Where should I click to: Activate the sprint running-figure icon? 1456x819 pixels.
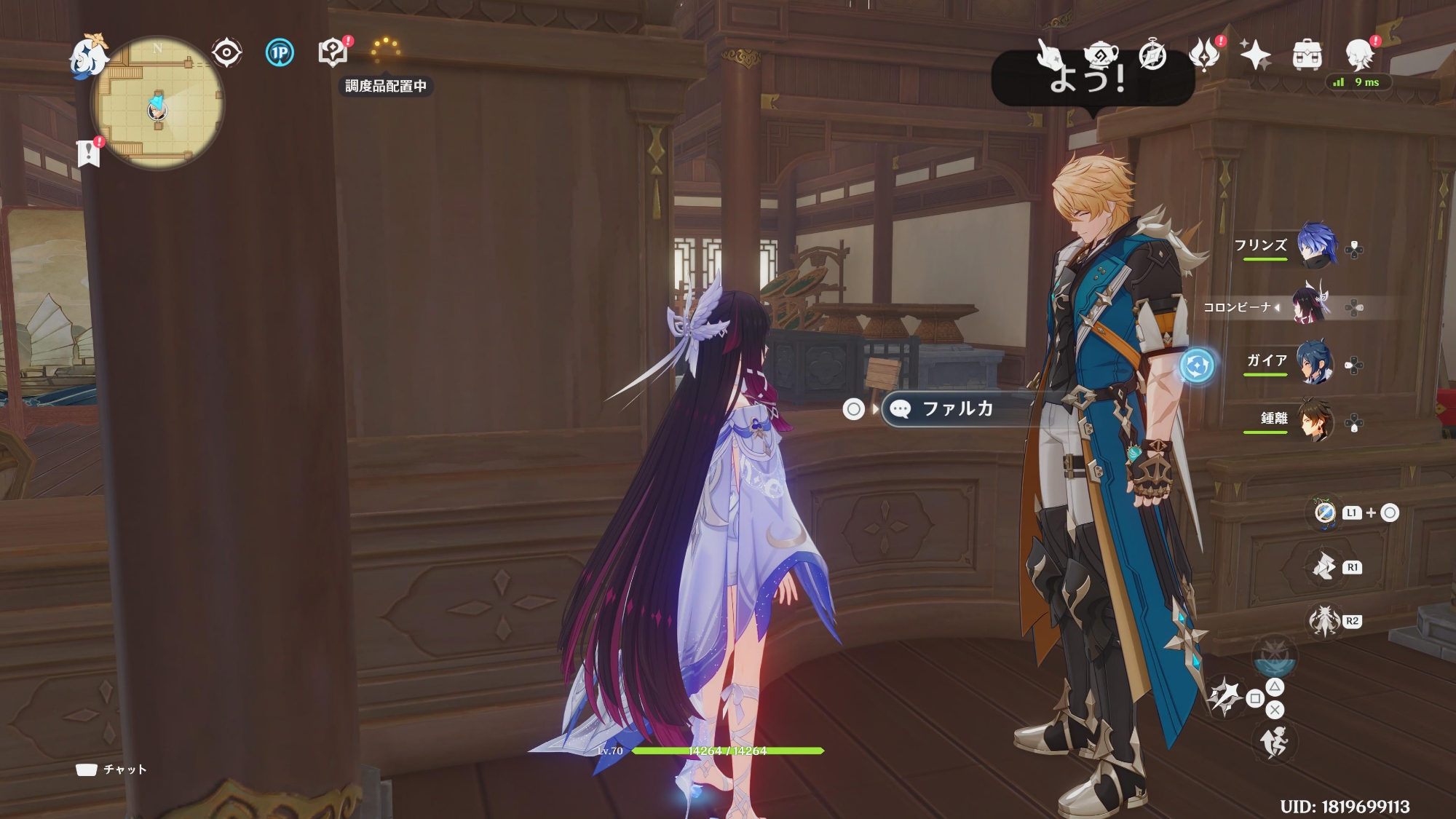pyautogui.click(x=1274, y=743)
